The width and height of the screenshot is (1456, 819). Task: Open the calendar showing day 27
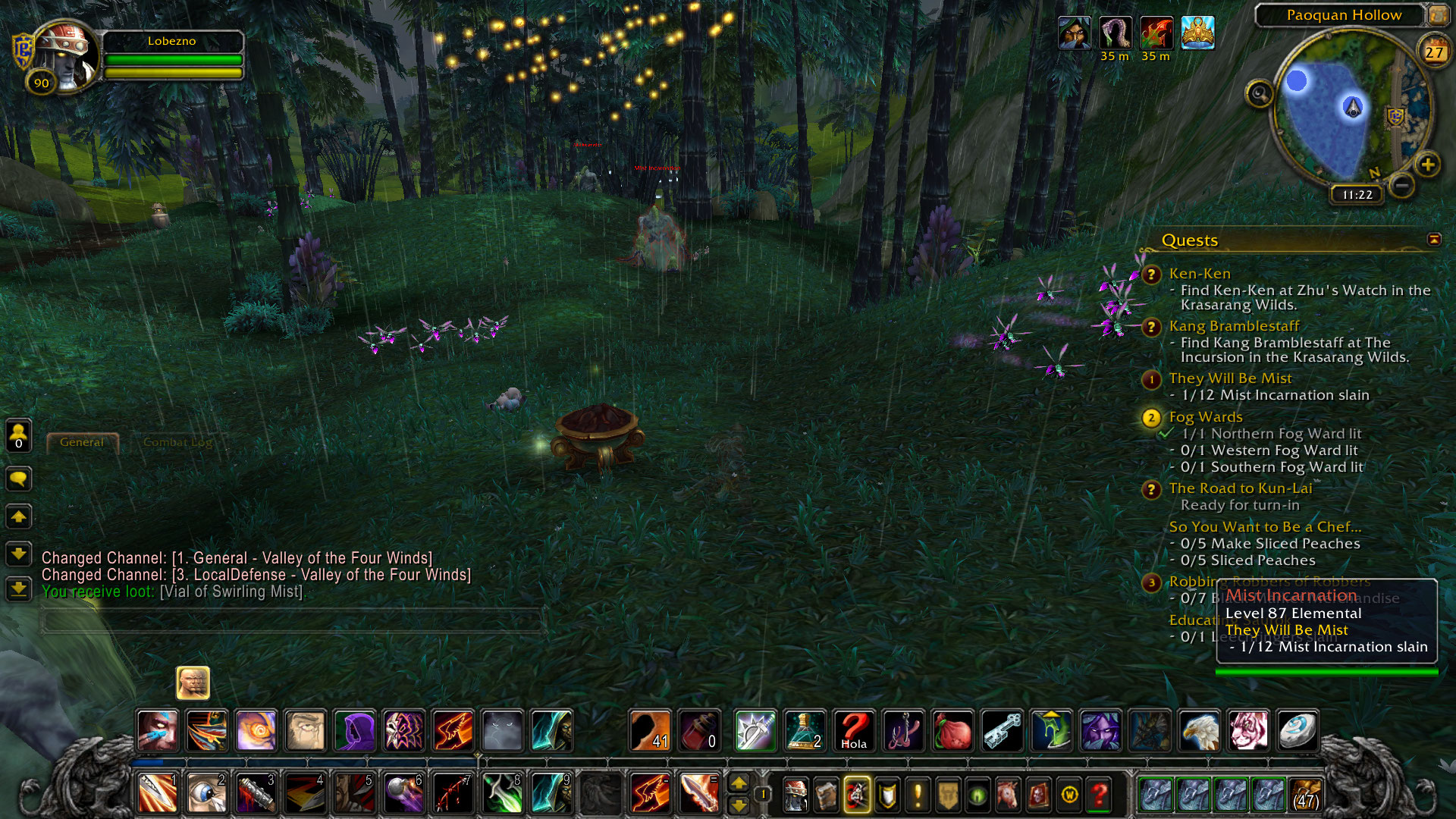(x=1433, y=52)
